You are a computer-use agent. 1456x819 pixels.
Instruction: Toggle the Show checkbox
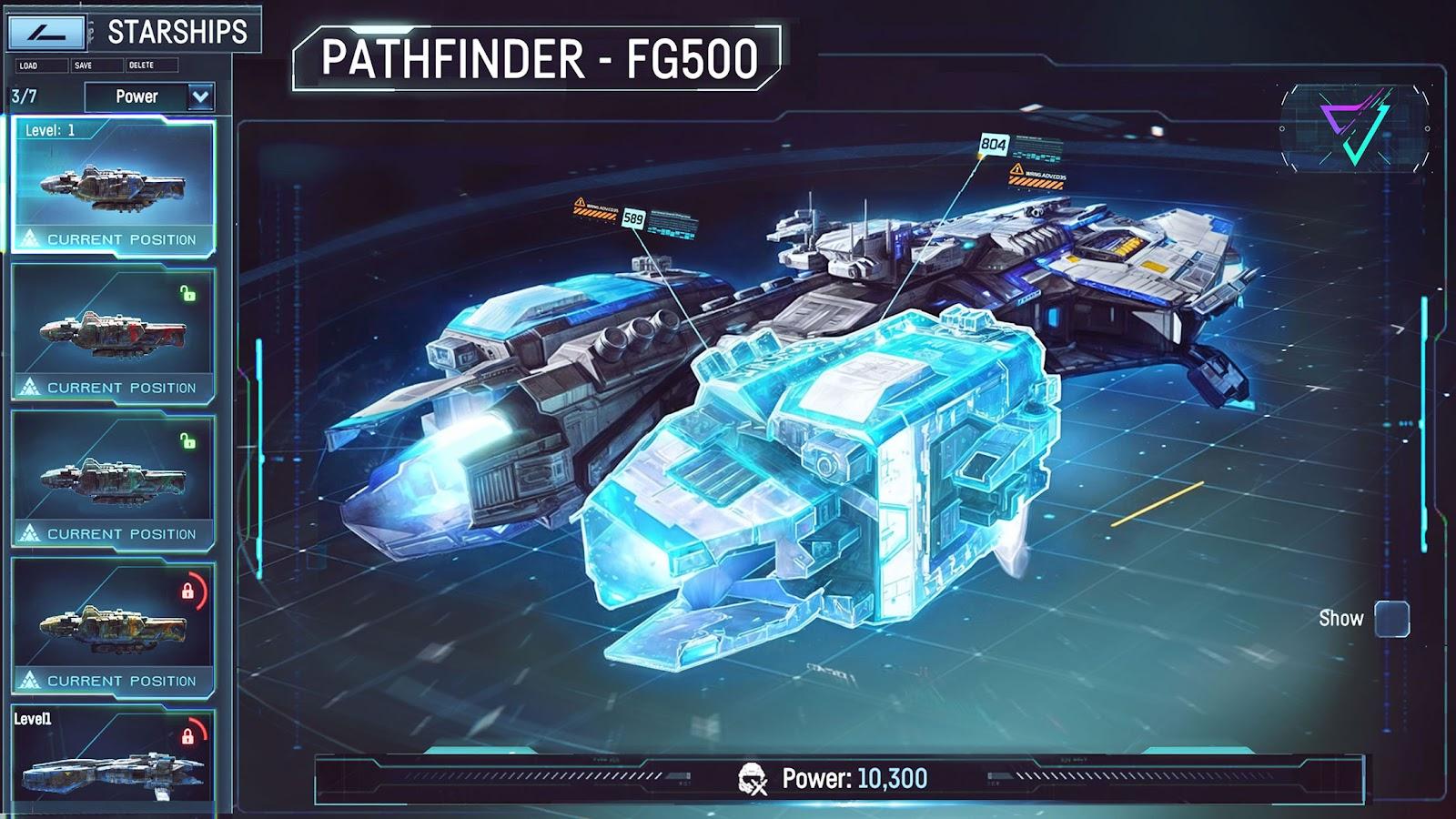coord(1391,619)
